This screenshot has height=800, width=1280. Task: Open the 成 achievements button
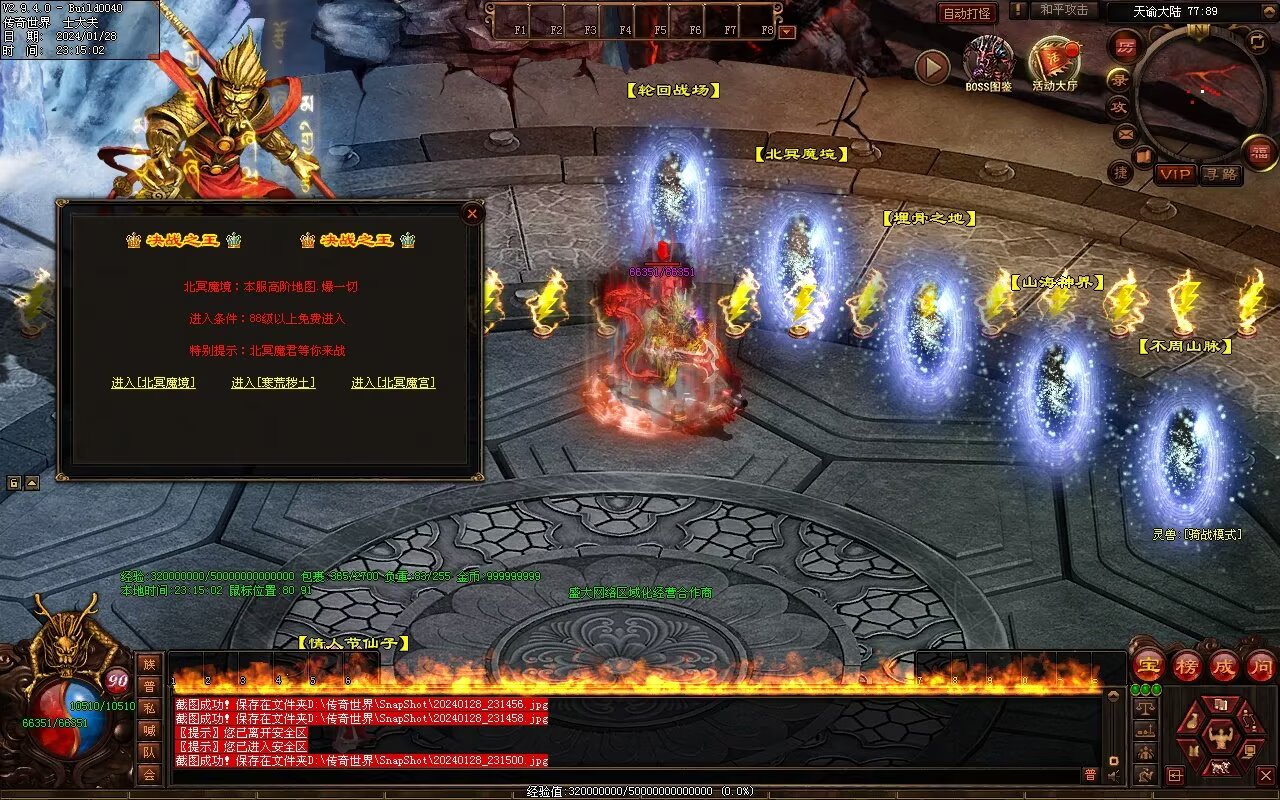(1225, 665)
